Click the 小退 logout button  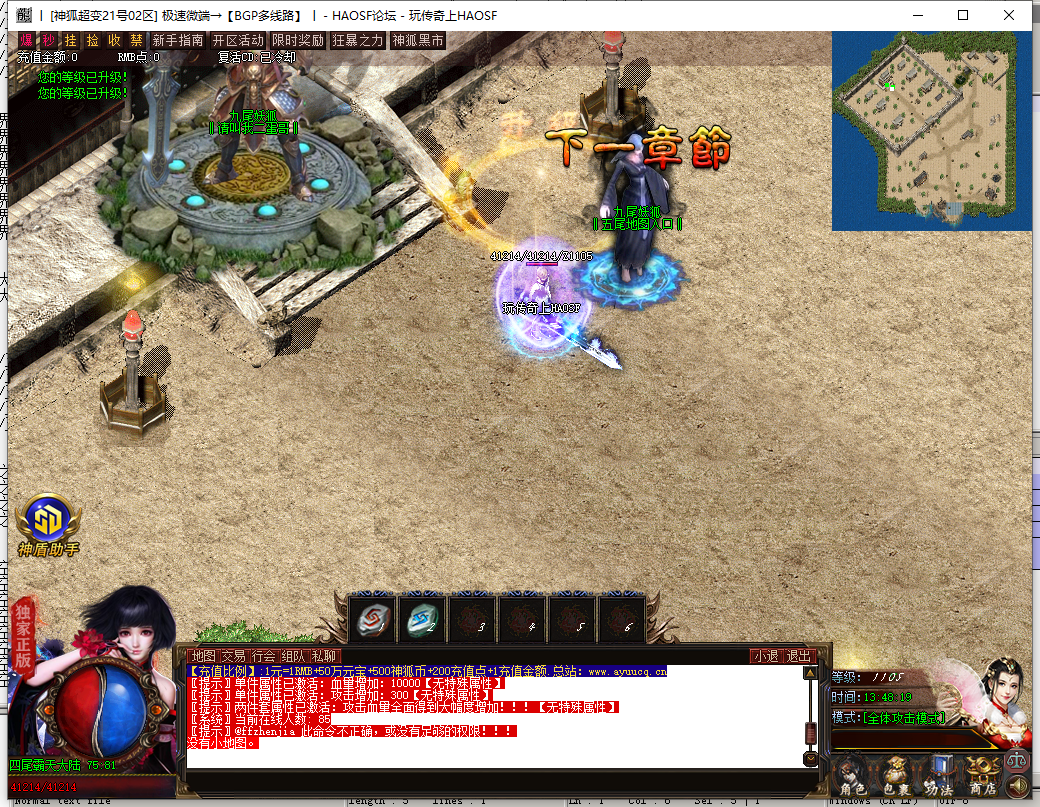(x=766, y=656)
